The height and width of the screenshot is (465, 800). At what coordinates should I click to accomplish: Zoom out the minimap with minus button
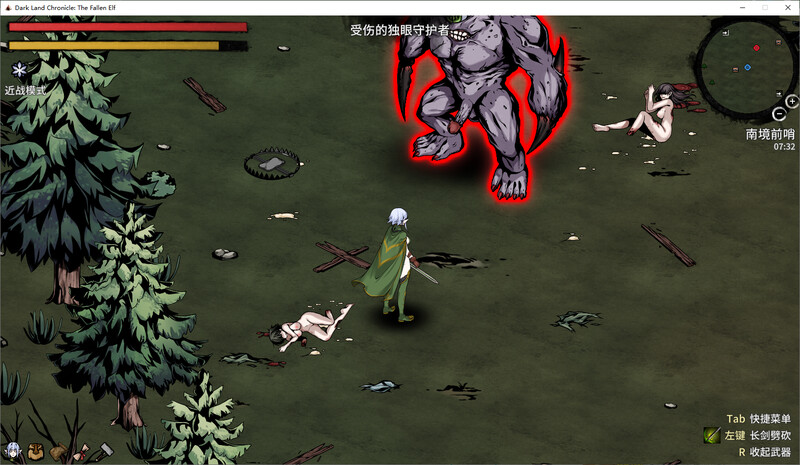click(x=780, y=114)
